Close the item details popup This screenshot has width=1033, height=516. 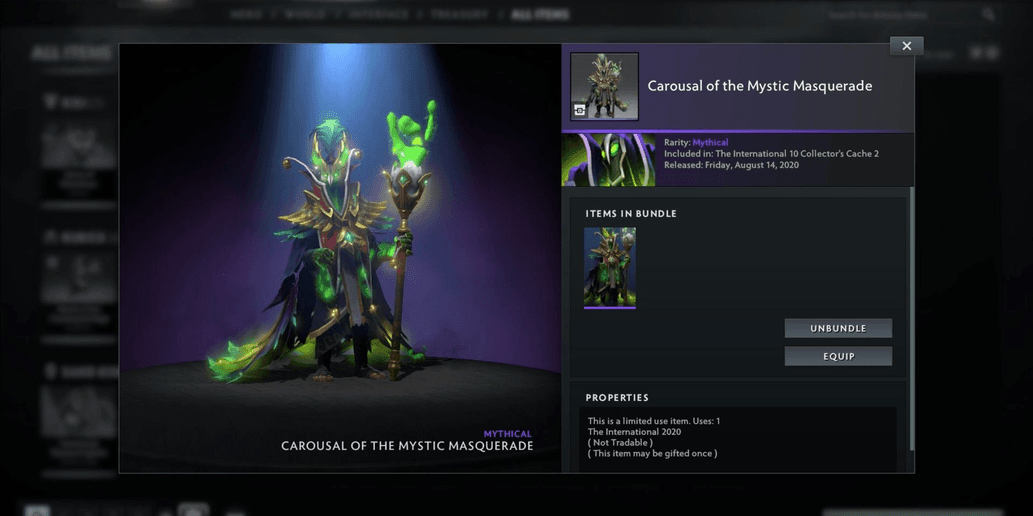point(906,46)
